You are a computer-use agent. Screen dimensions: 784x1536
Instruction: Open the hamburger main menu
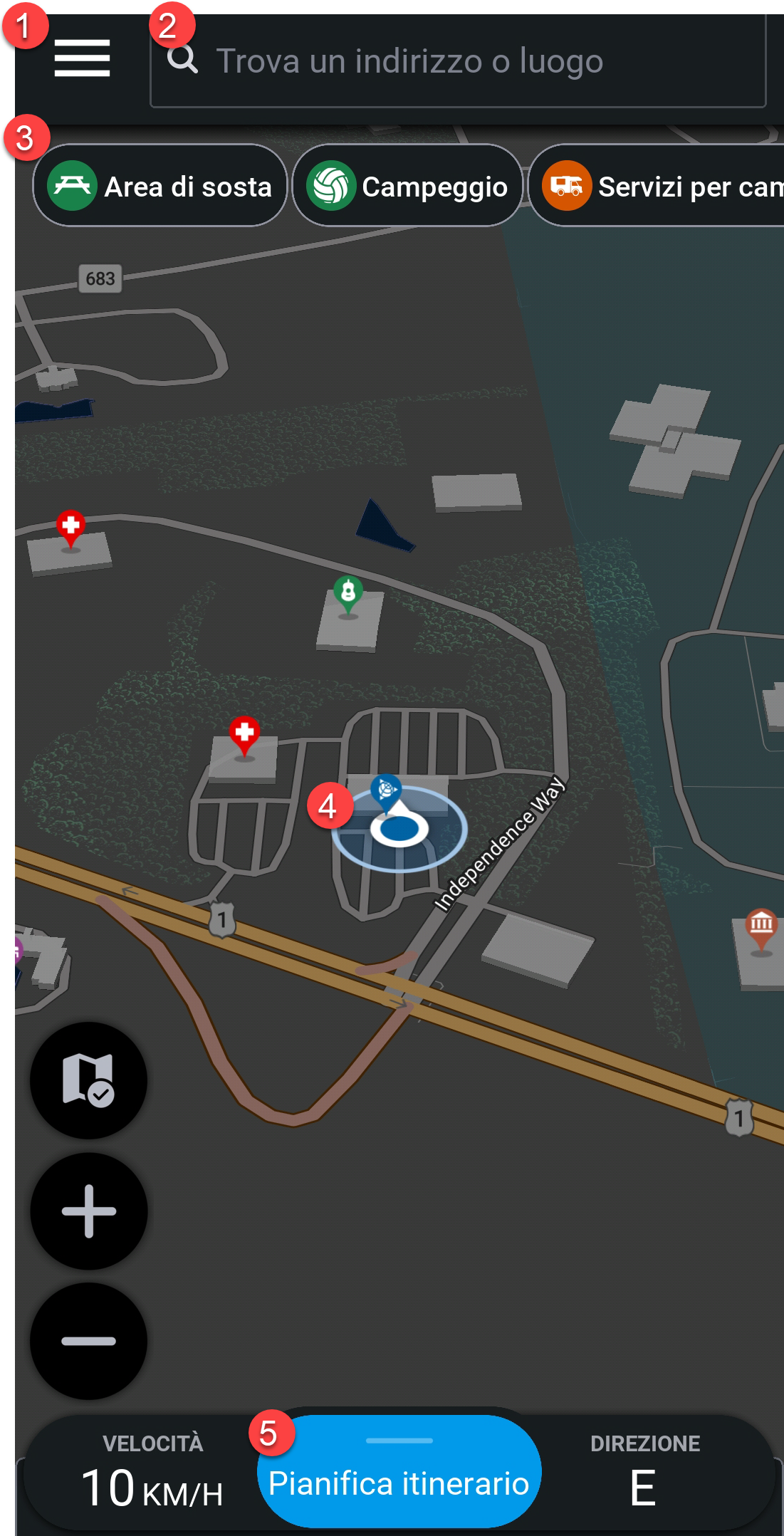pyautogui.click(x=82, y=58)
